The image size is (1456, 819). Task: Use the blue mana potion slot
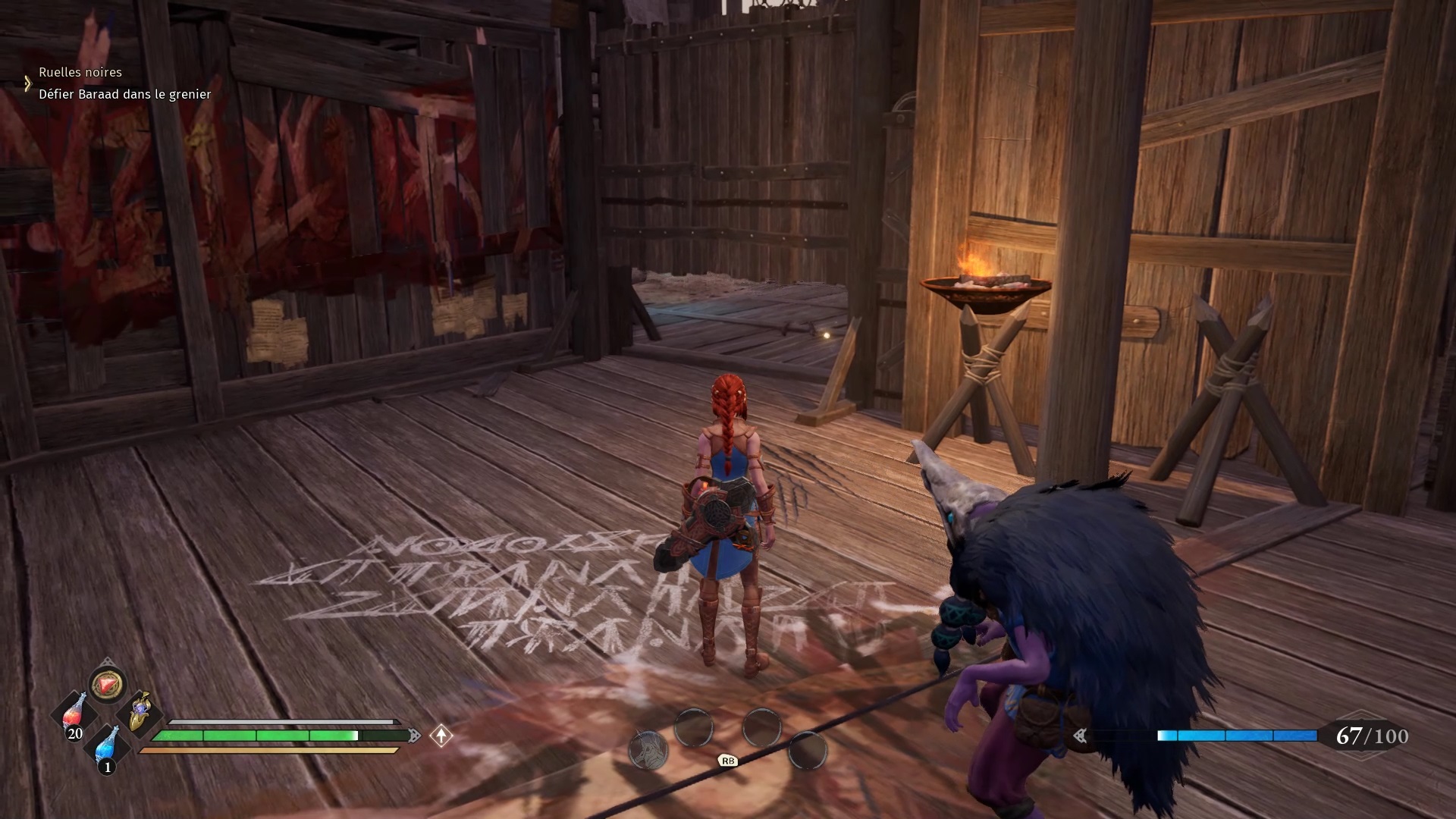(x=107, y=746)
